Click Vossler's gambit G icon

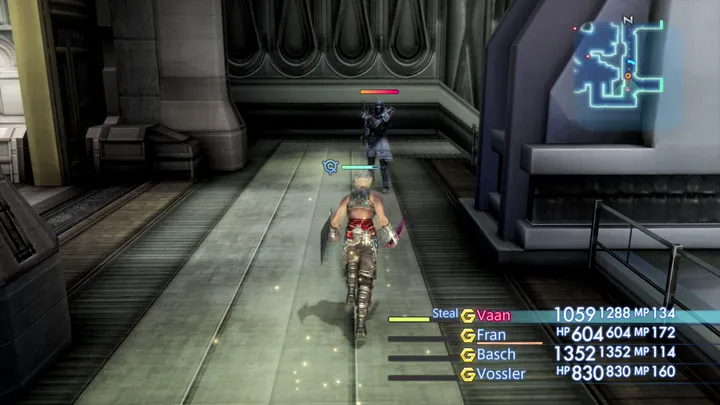467,373
